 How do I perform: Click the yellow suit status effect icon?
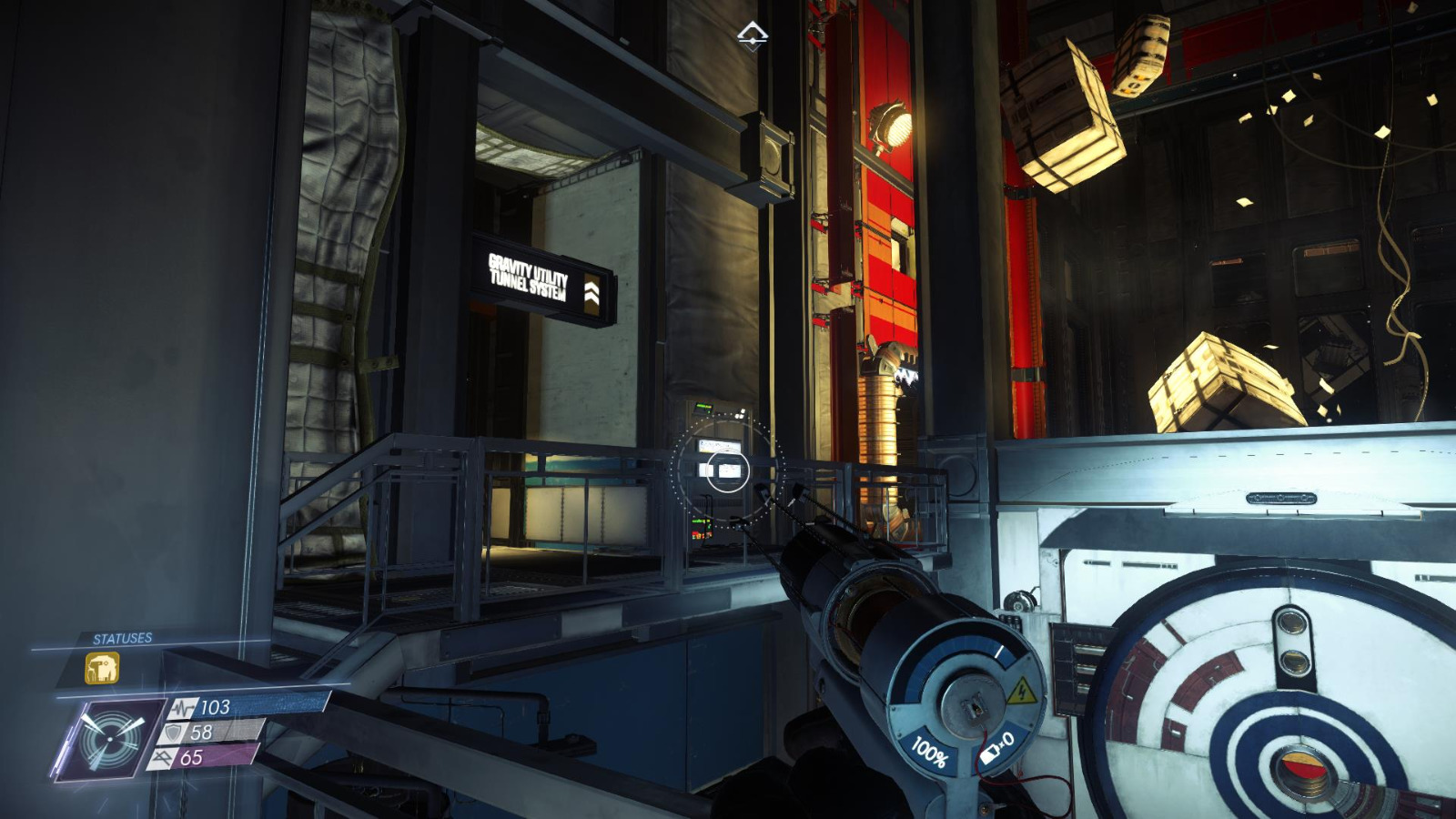pos(102,667)
